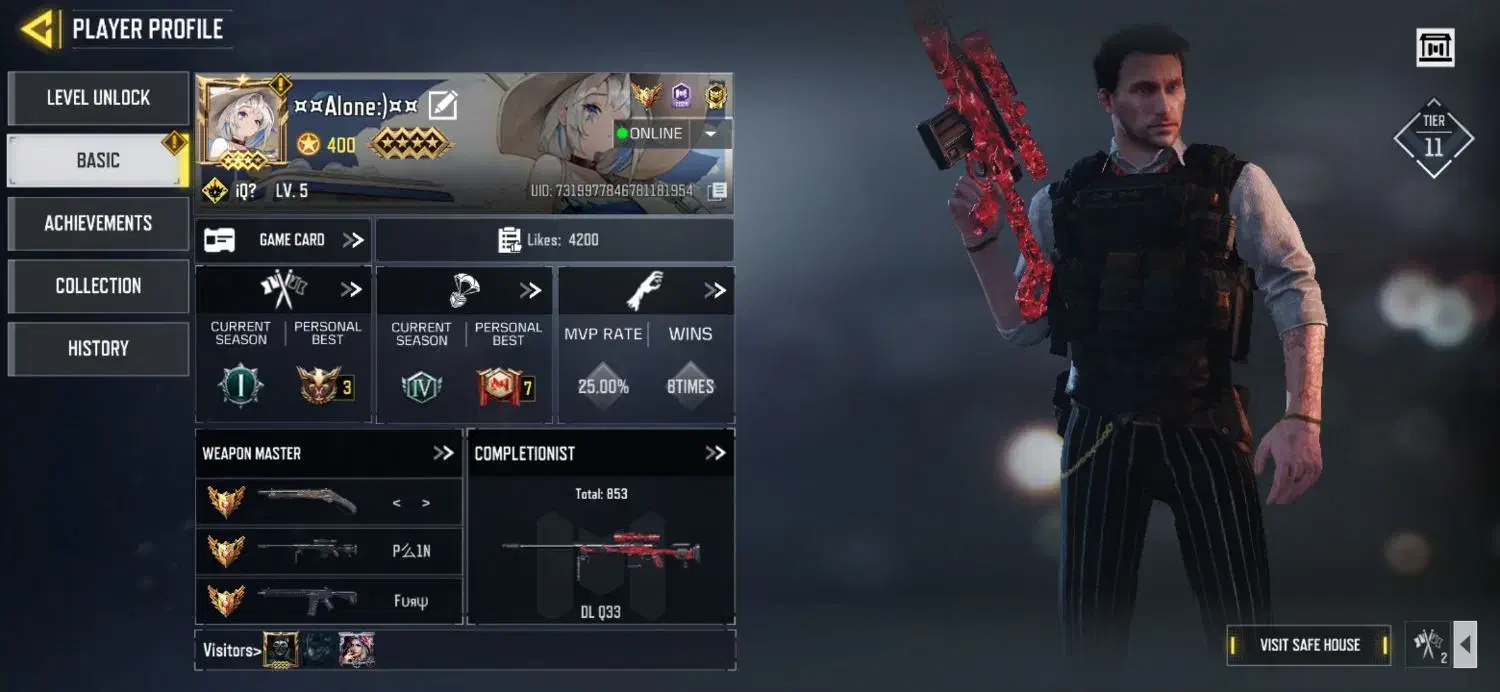Expand the multiplayer ranked season stats
1500x692 pixels.
pyautogui.click(x=351, y=290)
